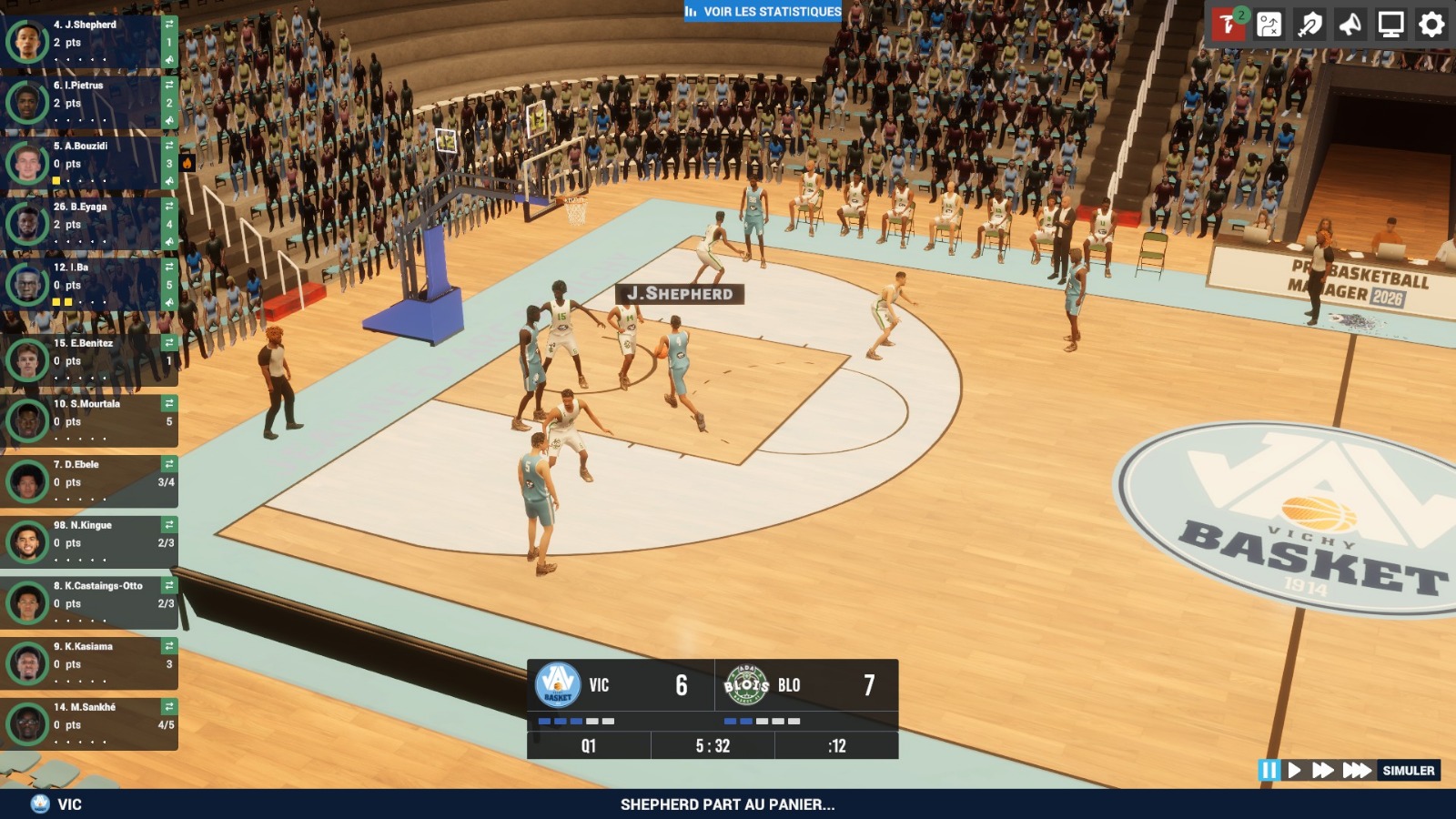The height and width of the screenshot is (819, 1456).
Task: Play the match at normal speed
Action: coord(1294,771)
